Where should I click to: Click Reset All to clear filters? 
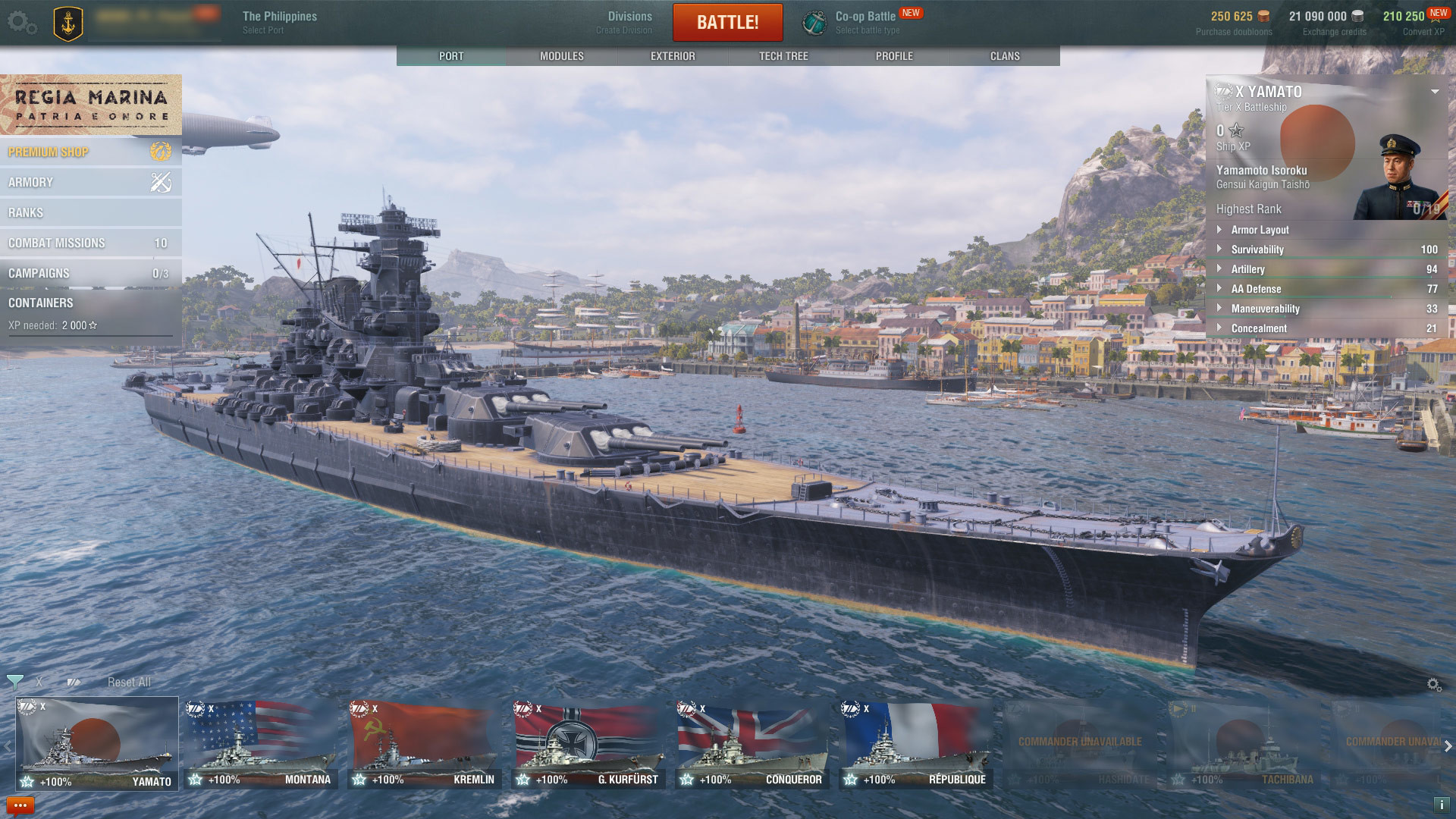click(129, 682)
